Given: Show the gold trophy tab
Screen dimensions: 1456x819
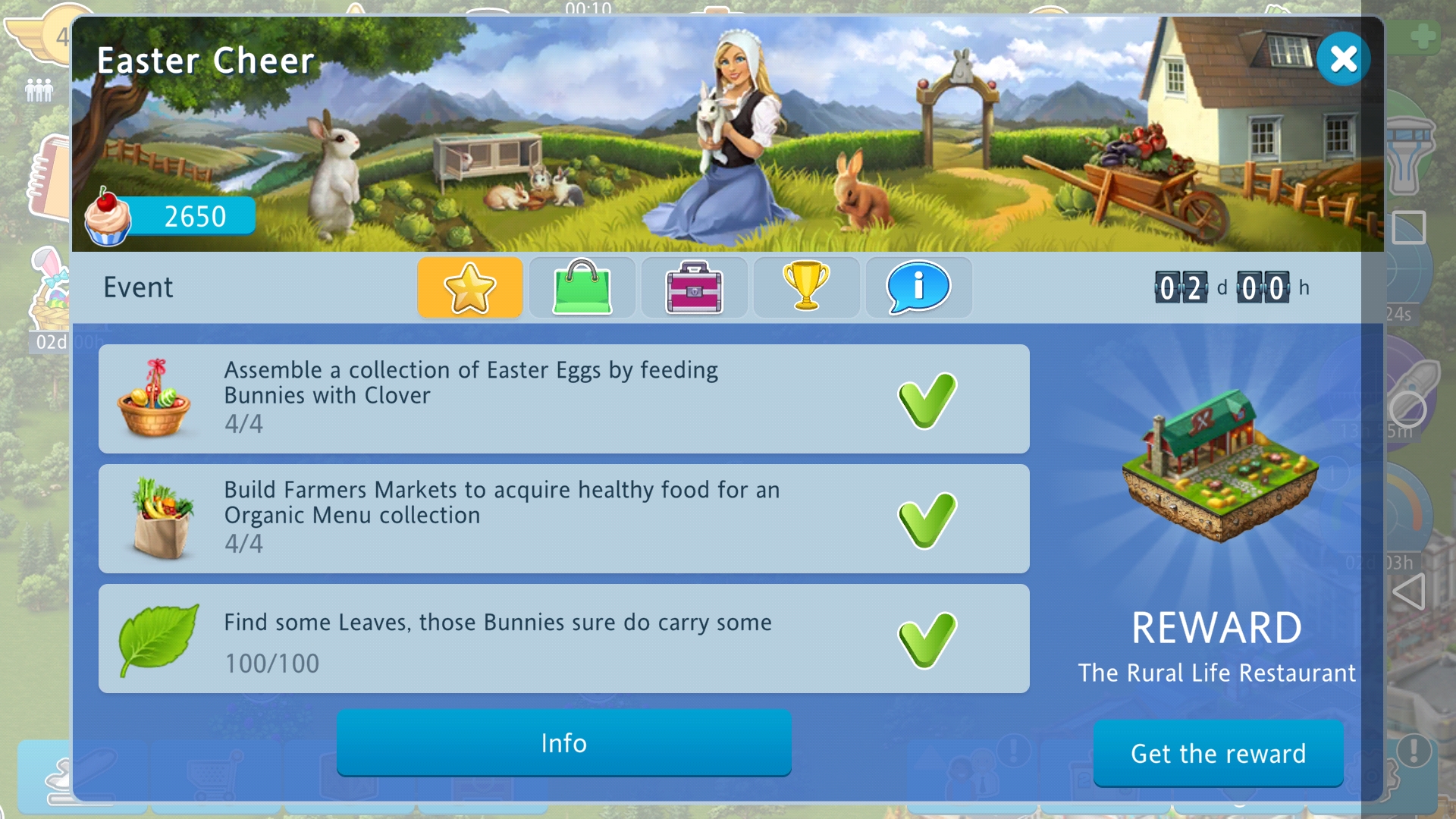Looking at the screenshot, I should click(x=806, y=287).
